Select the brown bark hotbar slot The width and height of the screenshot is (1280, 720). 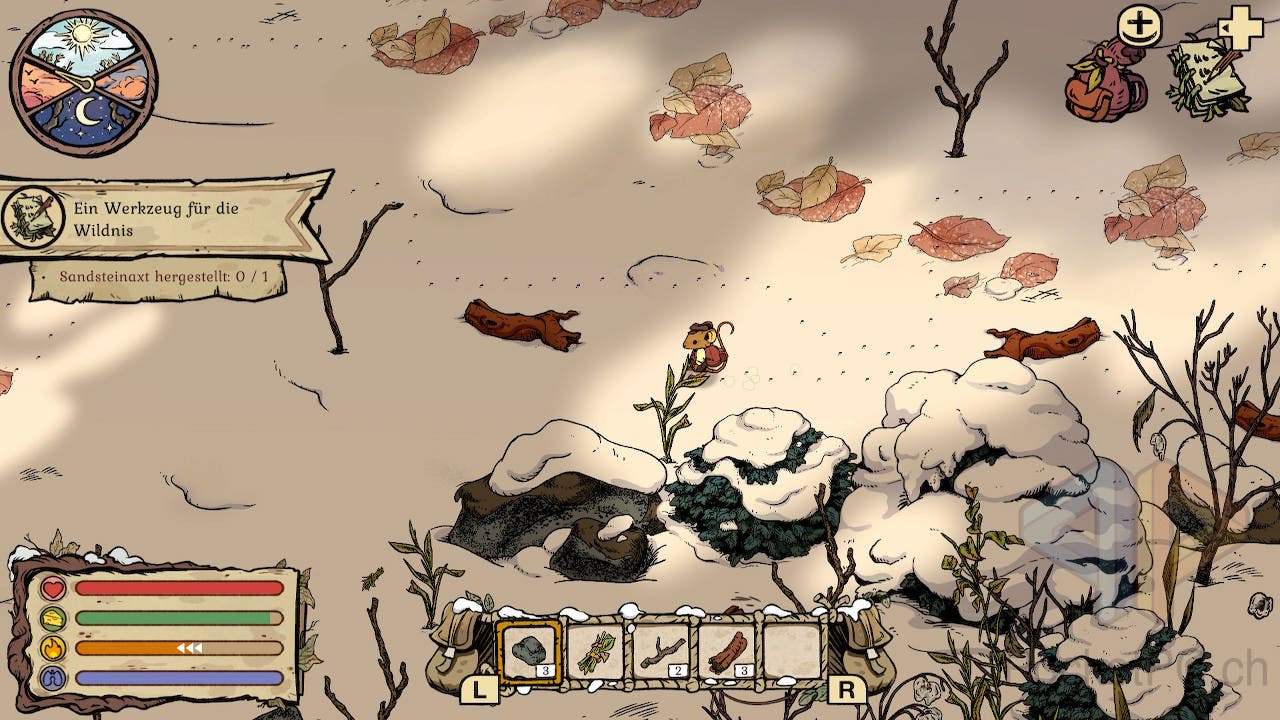pyautogui.click(x=727, y=651)
